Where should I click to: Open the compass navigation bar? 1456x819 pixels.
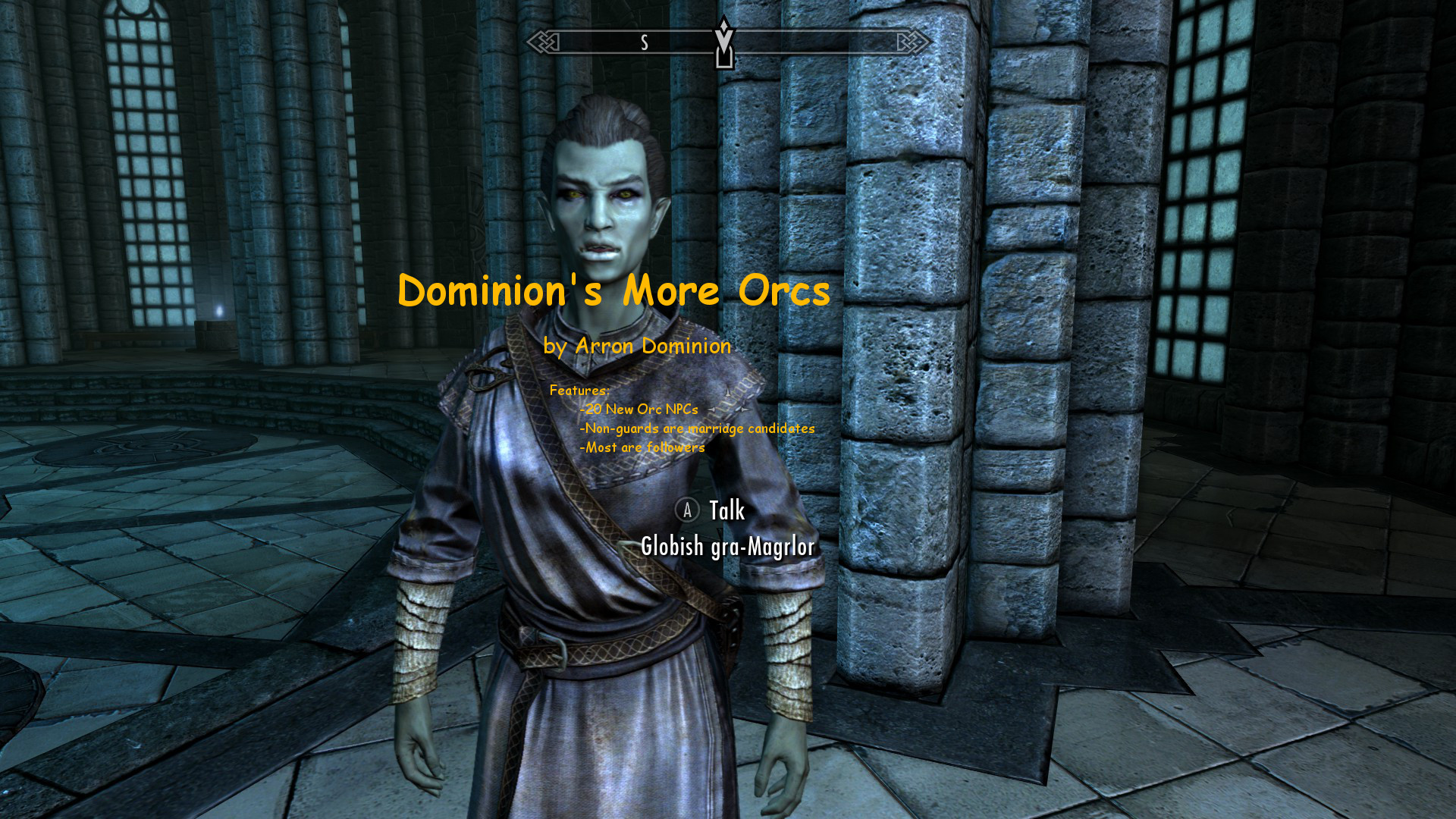725,43
